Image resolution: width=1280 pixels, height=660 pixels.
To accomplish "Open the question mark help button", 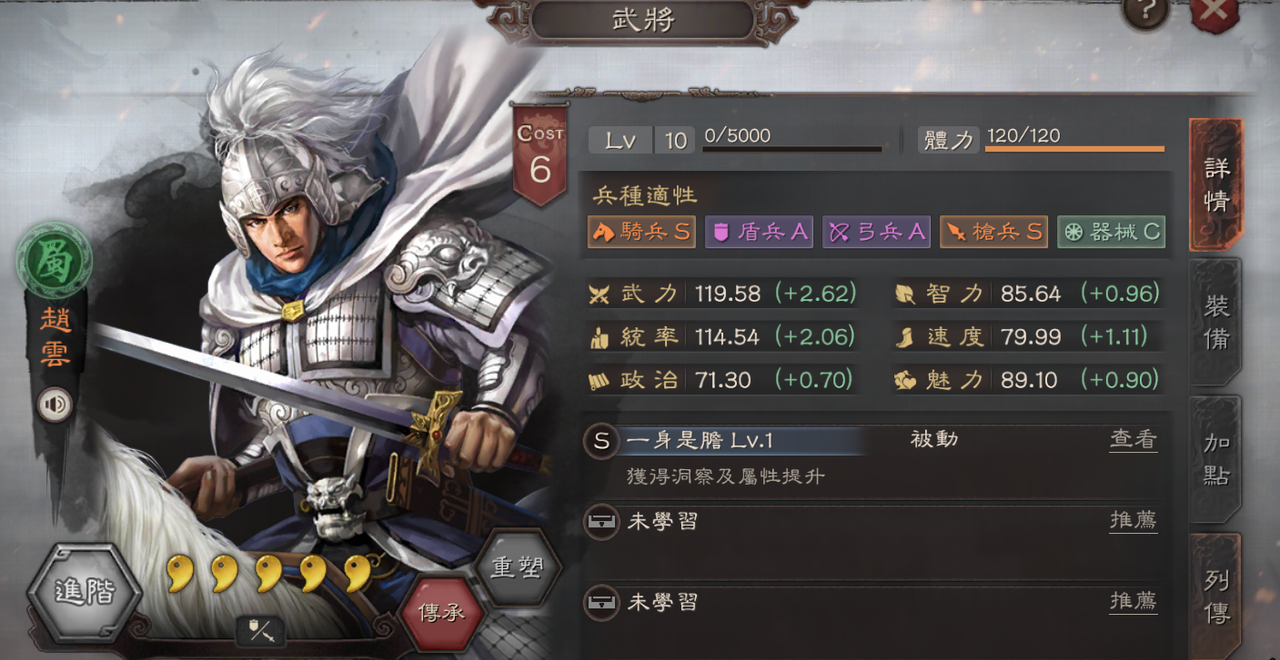I will tap(1146, 12).
